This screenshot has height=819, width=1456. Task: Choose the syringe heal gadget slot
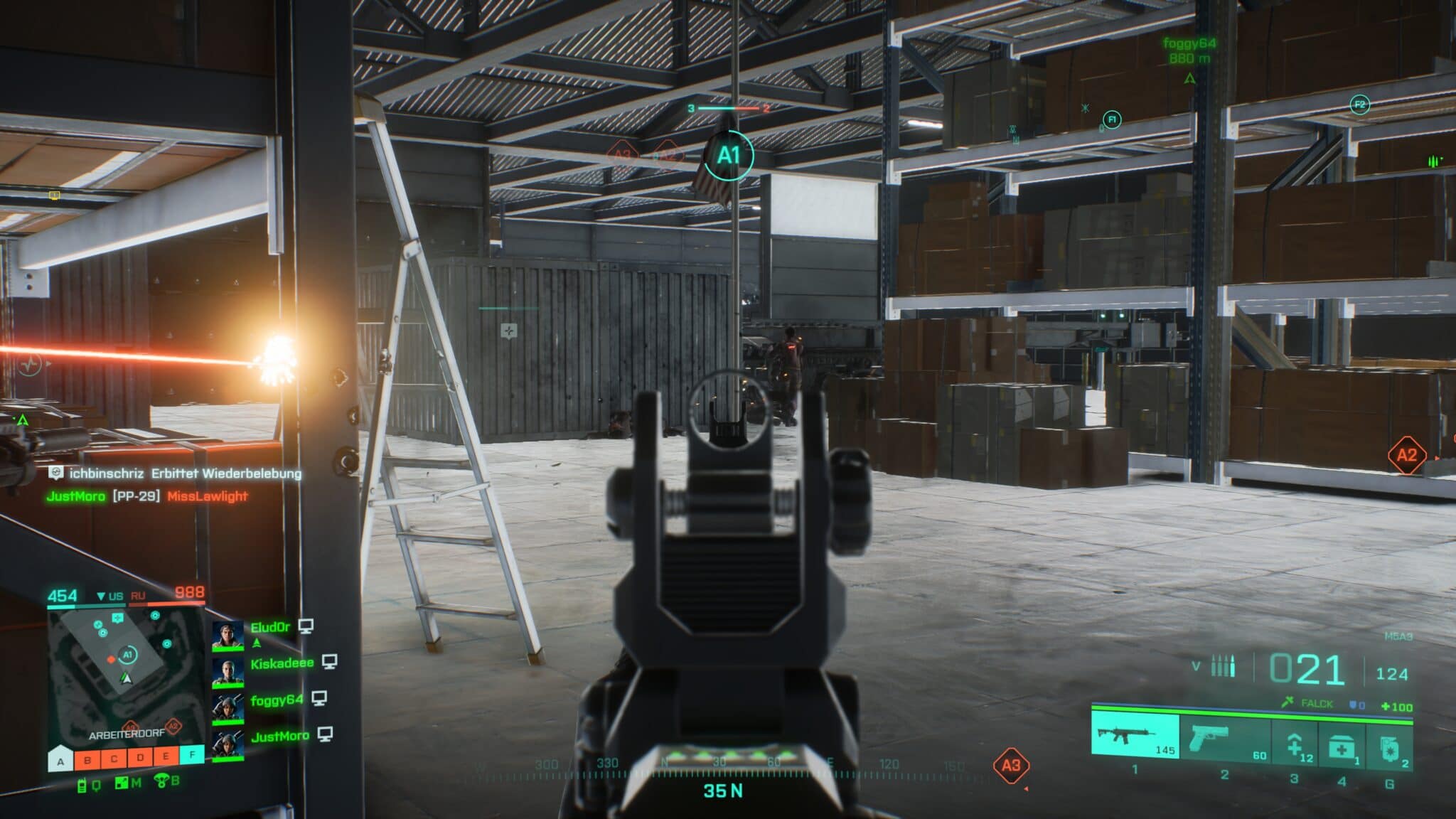pos(1295,746)
